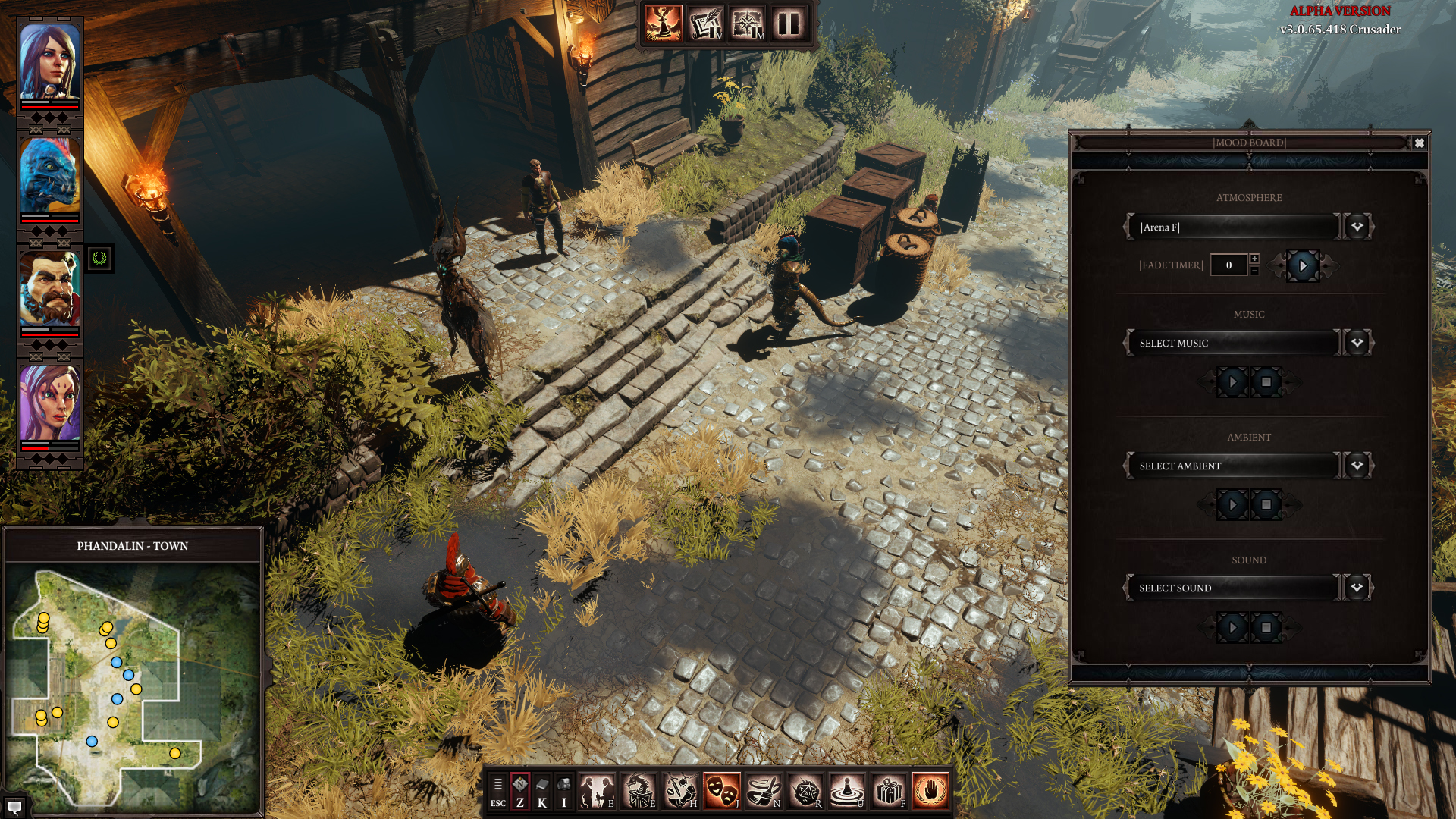Open the Select Ambient dropdown
The width and height of the screenshot is (1456, 819).
(x=1357, y=466)
